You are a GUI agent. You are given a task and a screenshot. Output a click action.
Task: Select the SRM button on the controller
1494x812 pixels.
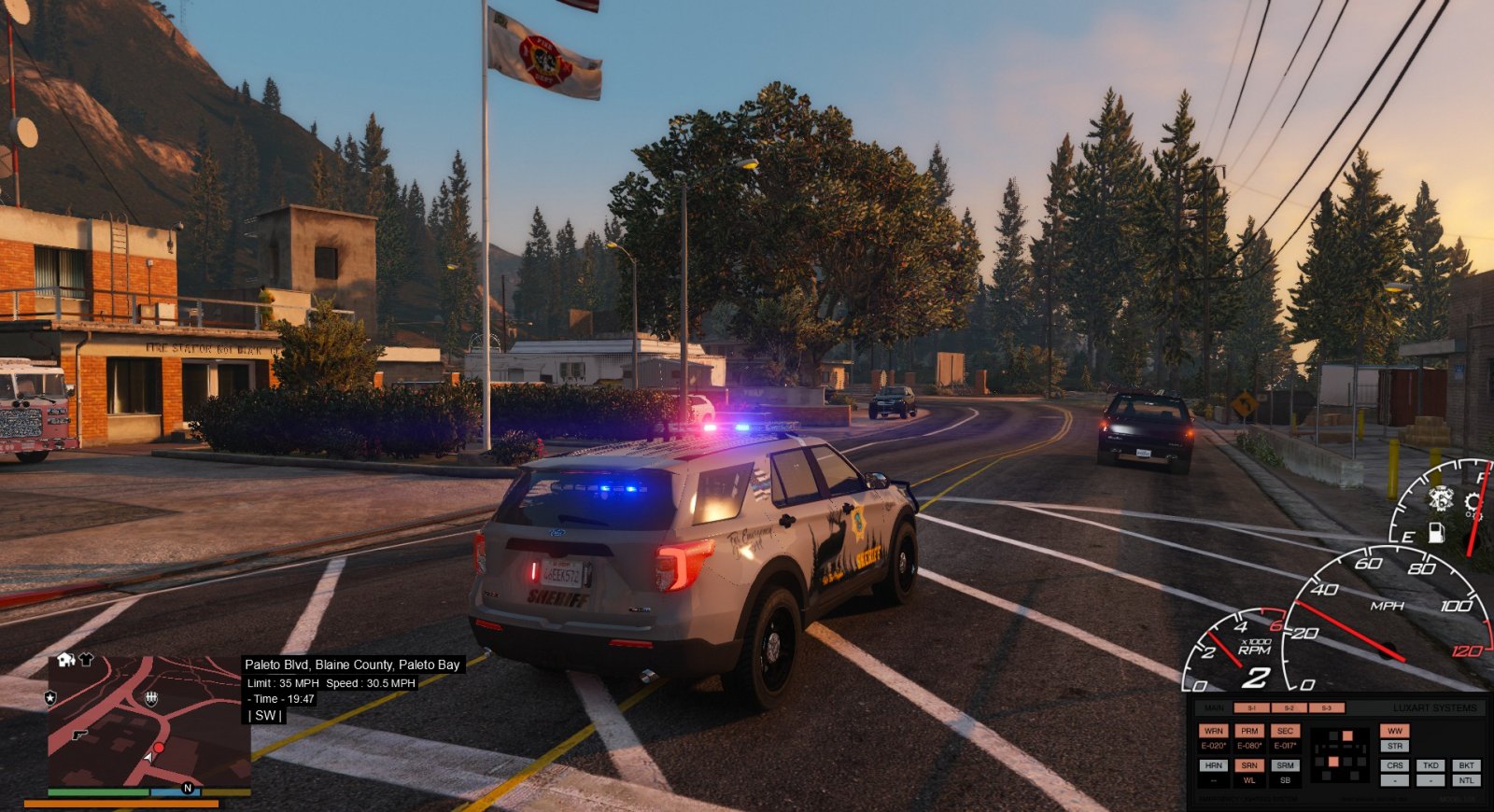point(1285,765)
